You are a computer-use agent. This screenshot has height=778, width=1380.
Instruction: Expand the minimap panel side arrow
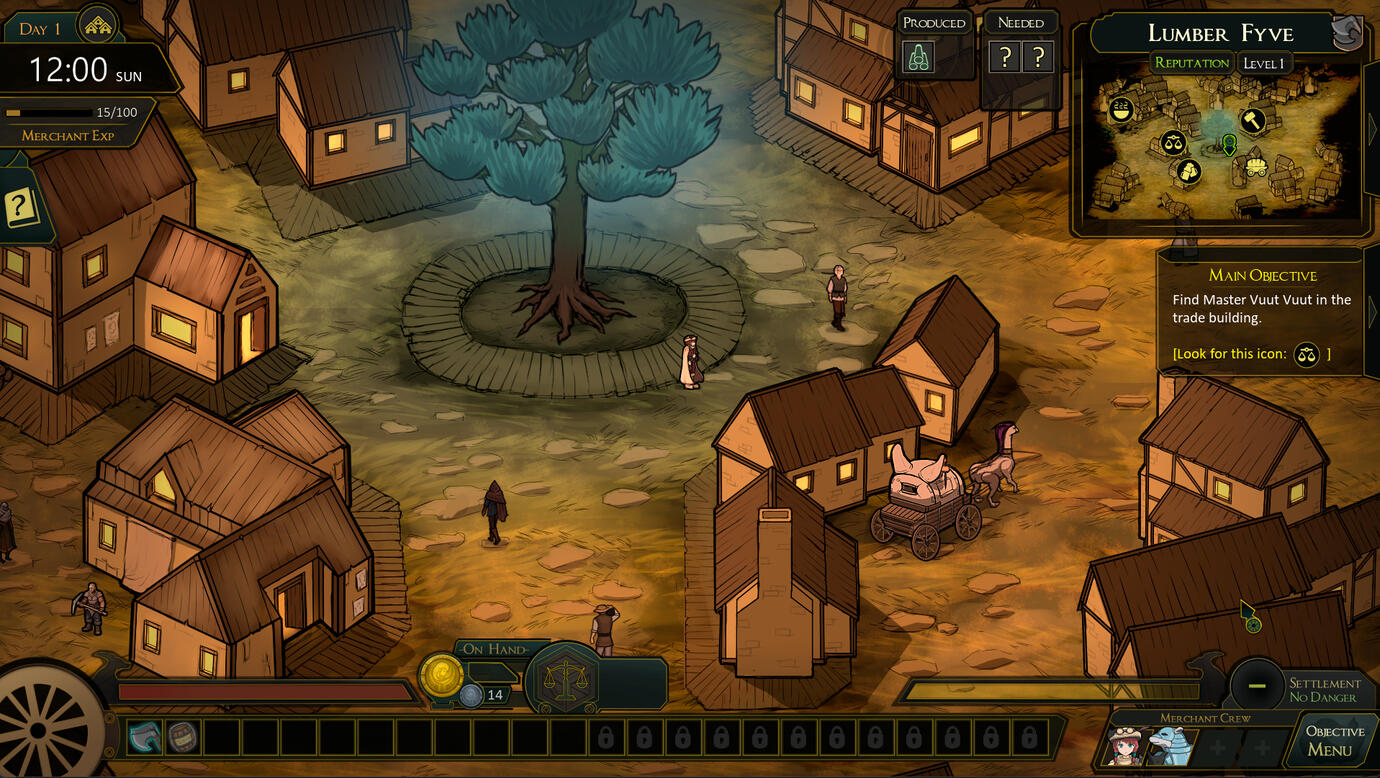1371,128
